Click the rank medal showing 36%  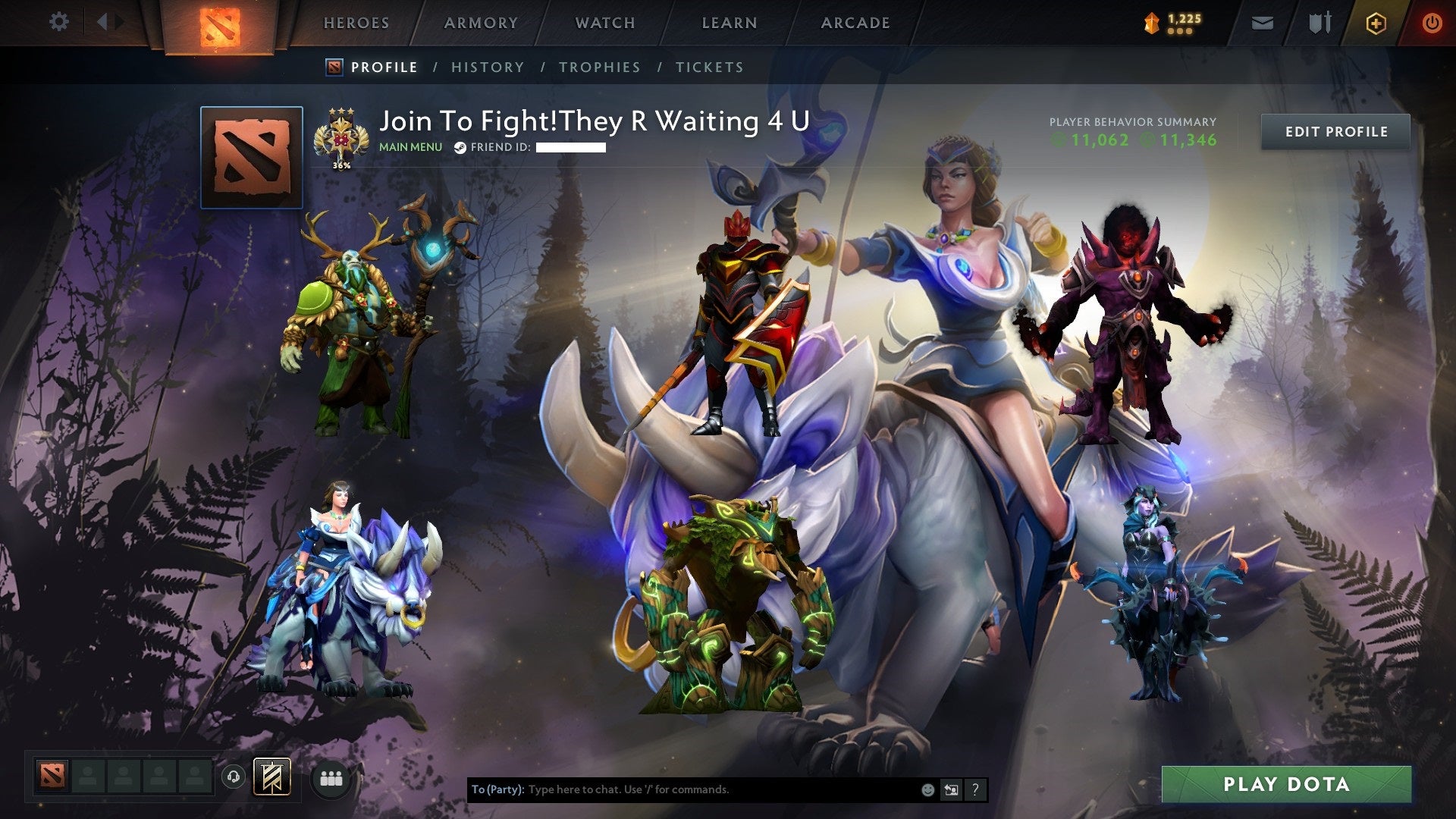tap(341, 136)
